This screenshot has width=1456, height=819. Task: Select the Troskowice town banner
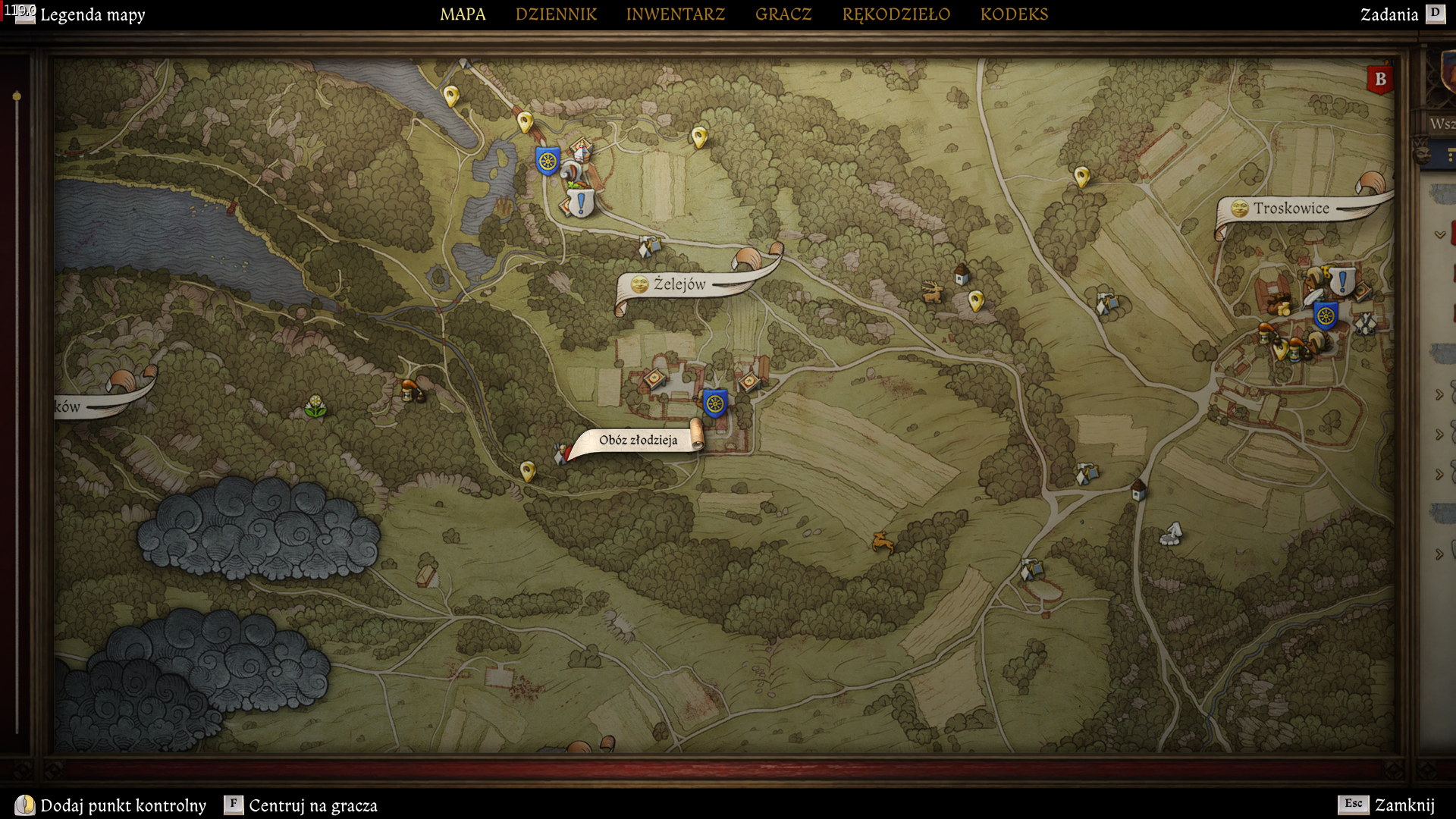1290,209
